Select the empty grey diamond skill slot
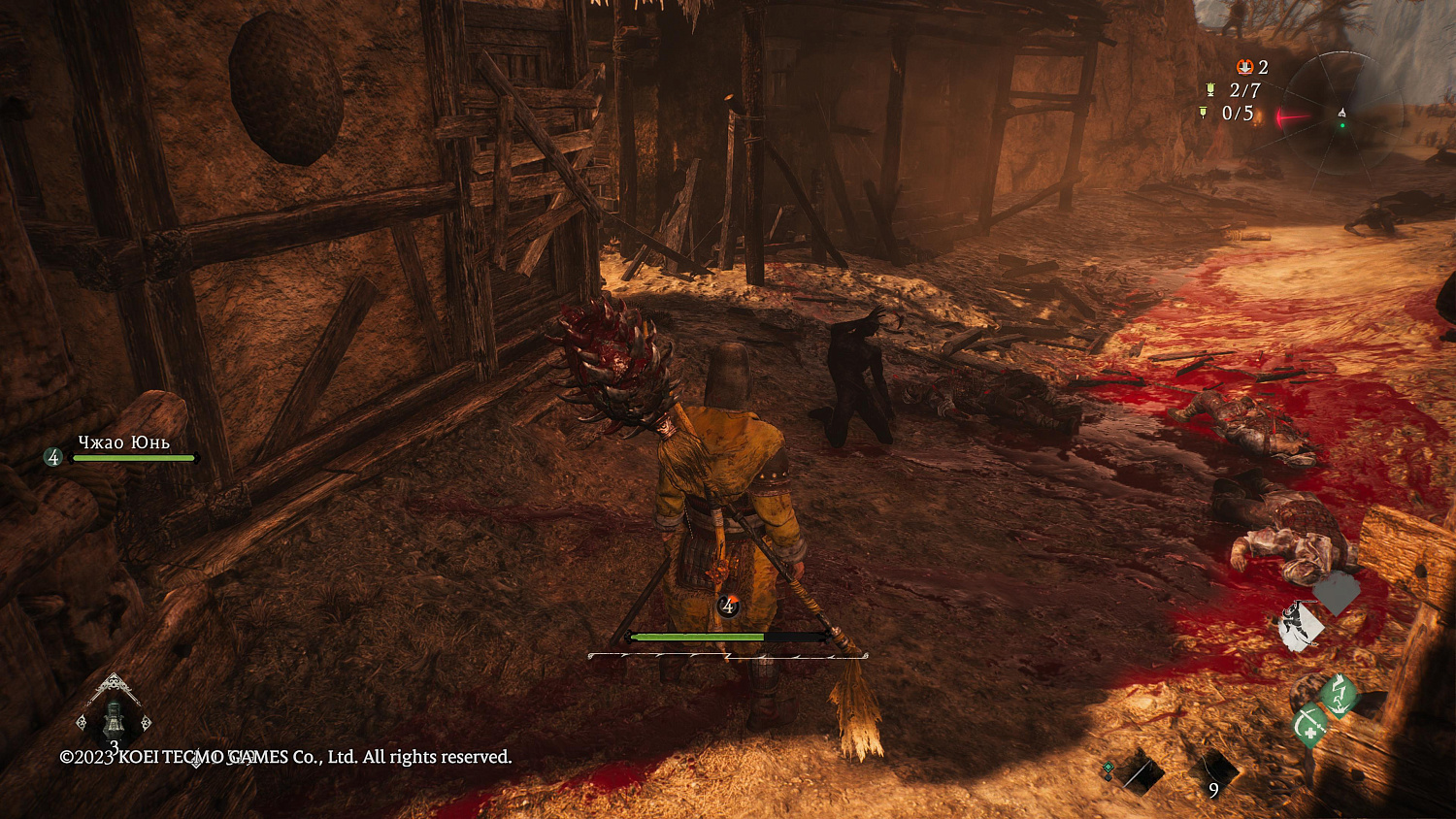 click(1338, 593)
